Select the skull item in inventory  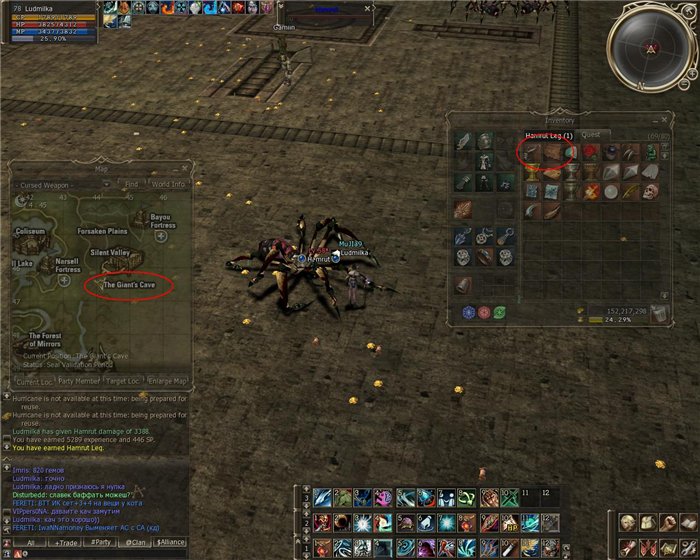point(650,191)
